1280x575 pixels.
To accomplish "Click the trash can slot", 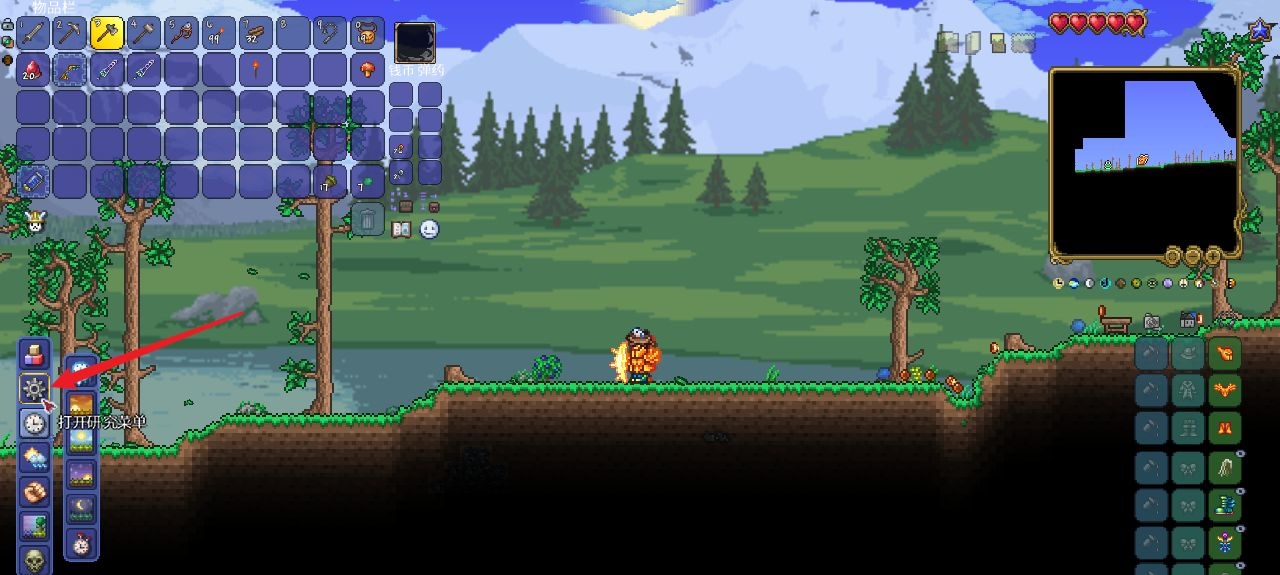I will coord(367,218).
